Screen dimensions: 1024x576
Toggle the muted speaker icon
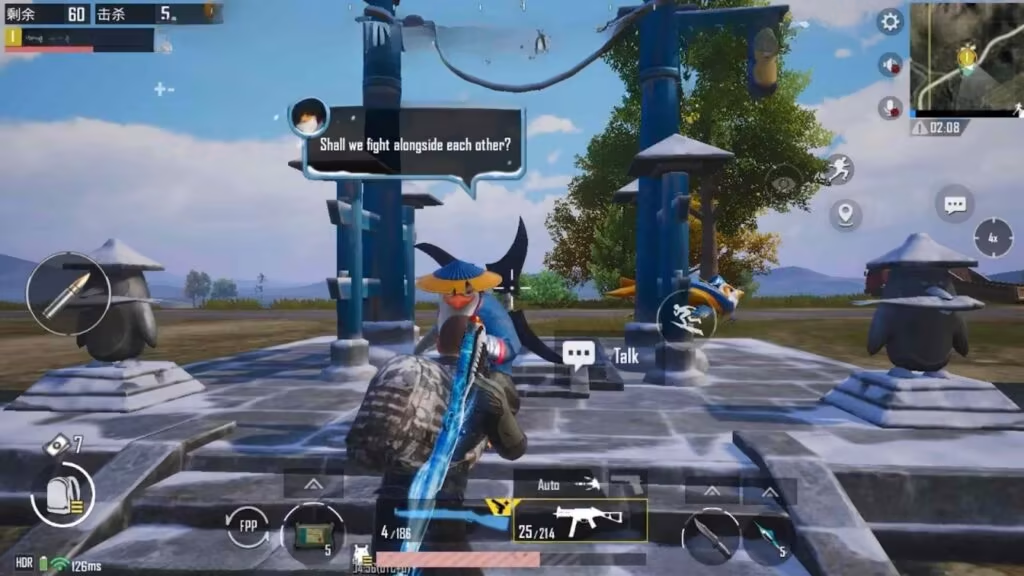(889, 65)
